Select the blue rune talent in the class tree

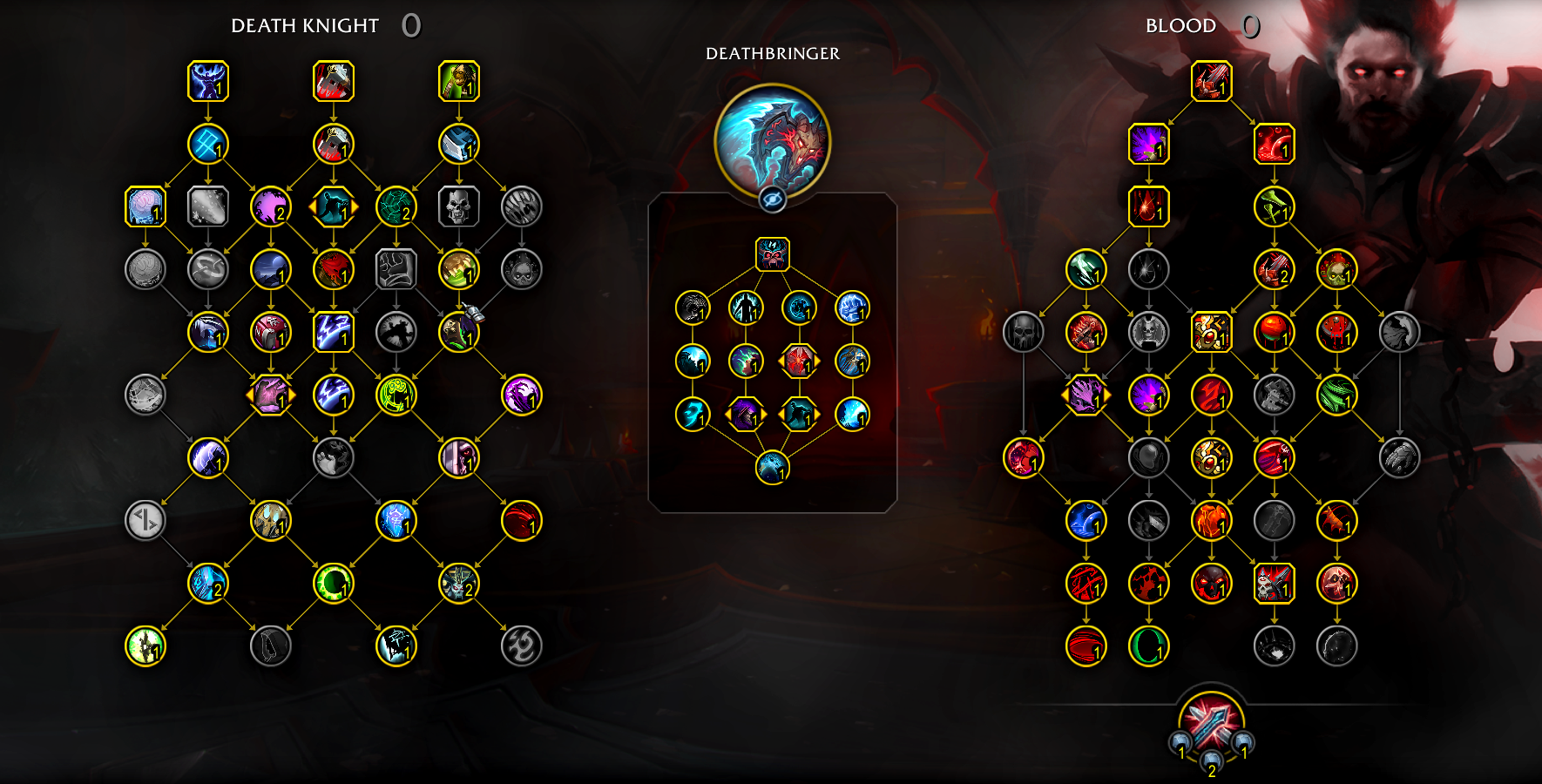point(208,144)
